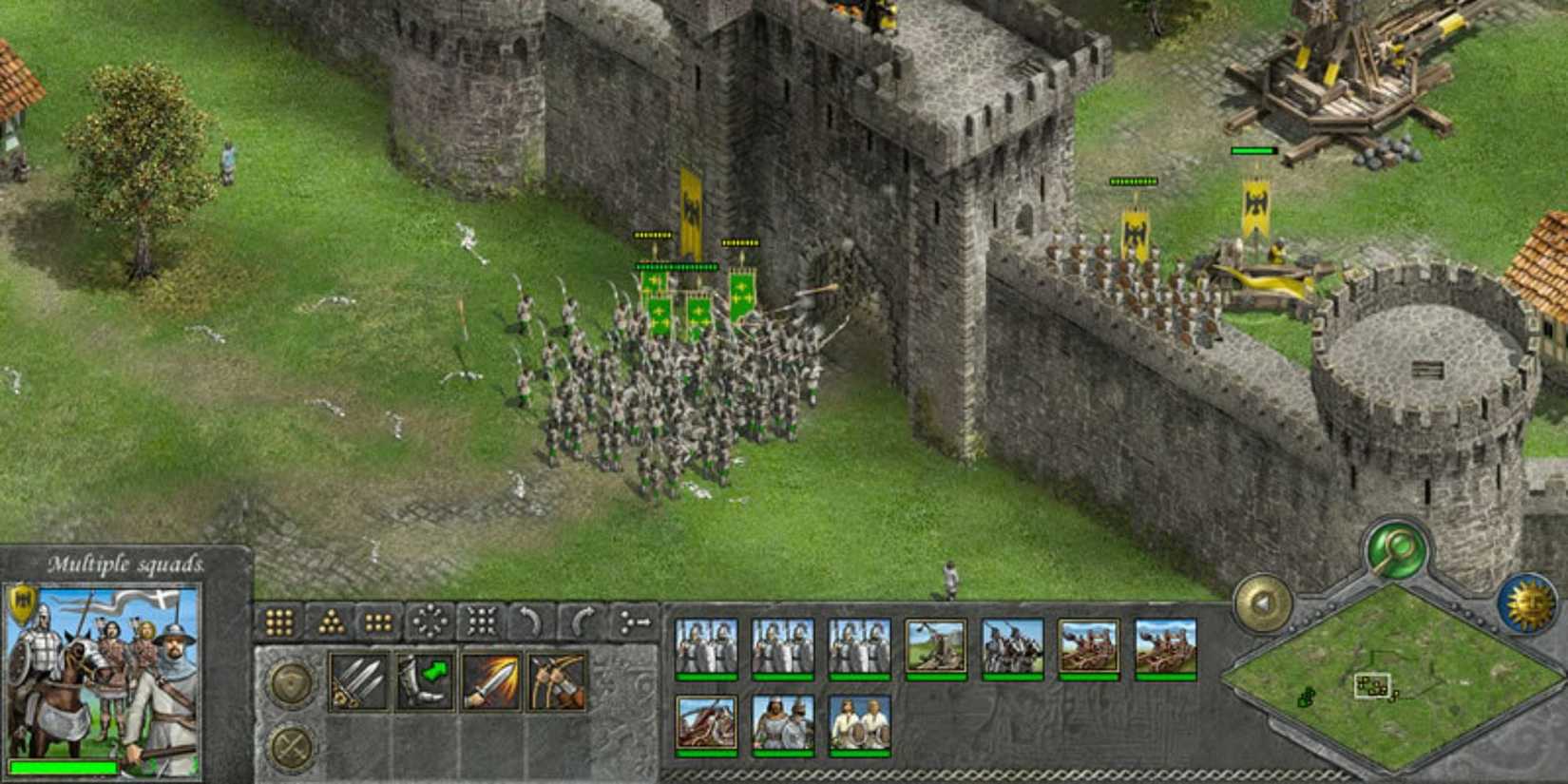Toggle the counter-clockwise rotate formation control
Viewport: 1568px width, 784px height.
pos(533,621)
